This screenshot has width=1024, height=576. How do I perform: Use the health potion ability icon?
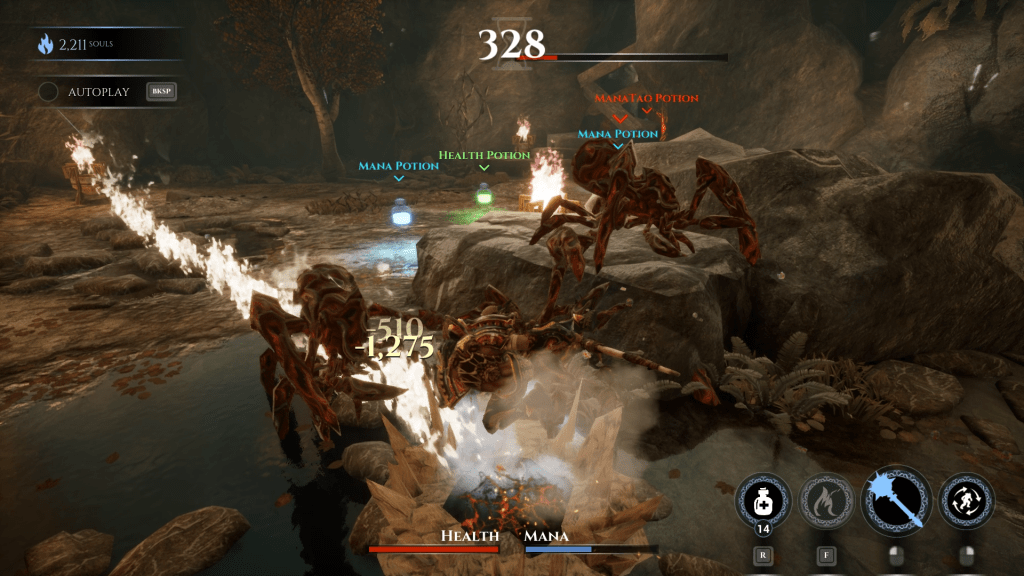[765, 499]
